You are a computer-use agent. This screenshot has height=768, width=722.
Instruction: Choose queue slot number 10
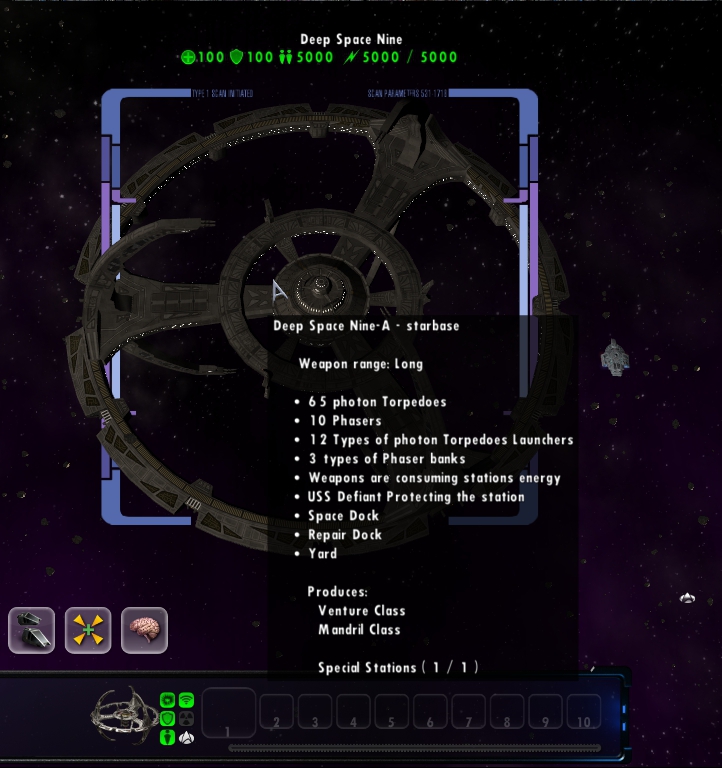click(583, 713)
